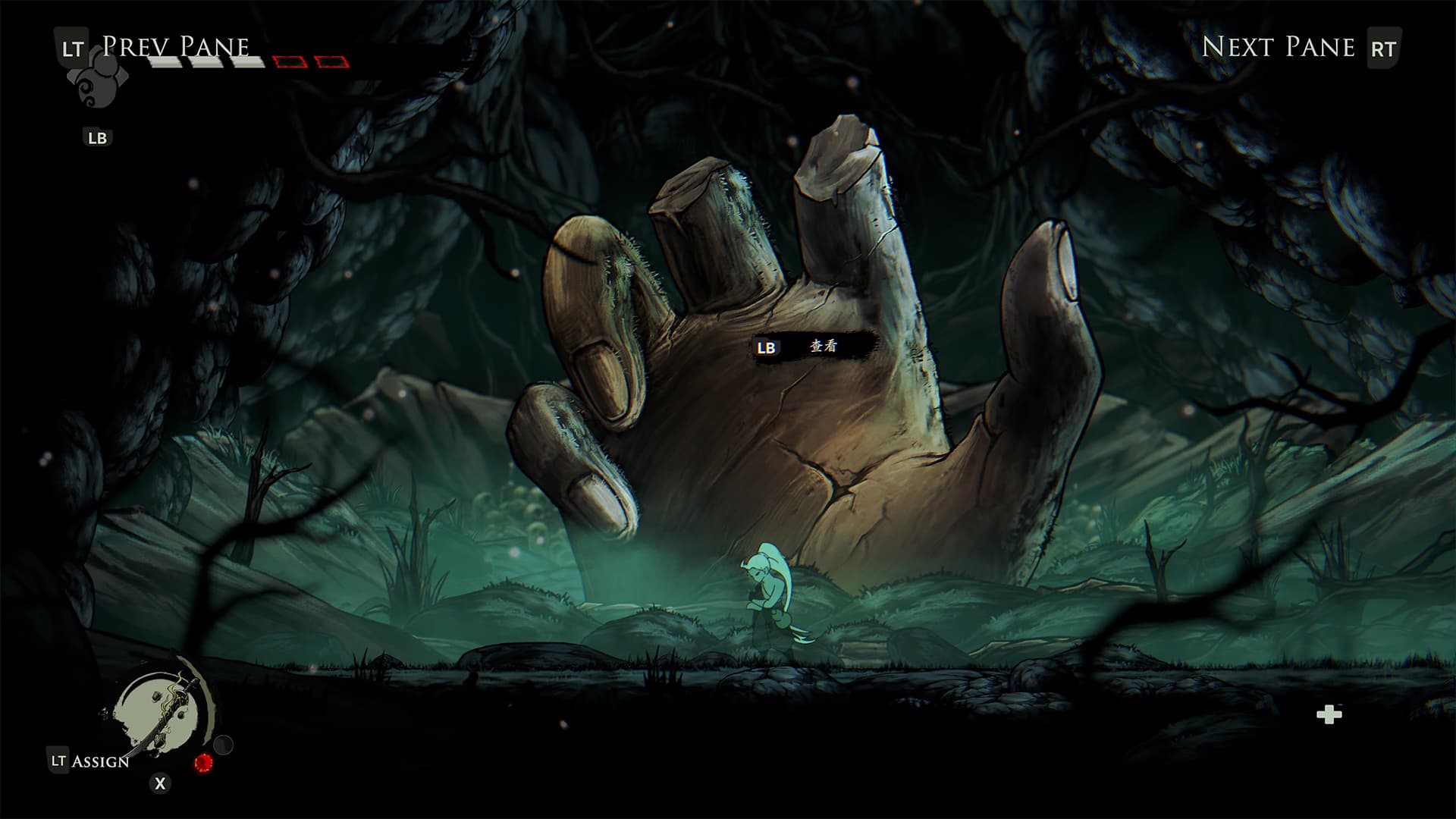Activate the red glowing orb
1456x819 pixels.
pyautogui.click(x=203, y=763)
